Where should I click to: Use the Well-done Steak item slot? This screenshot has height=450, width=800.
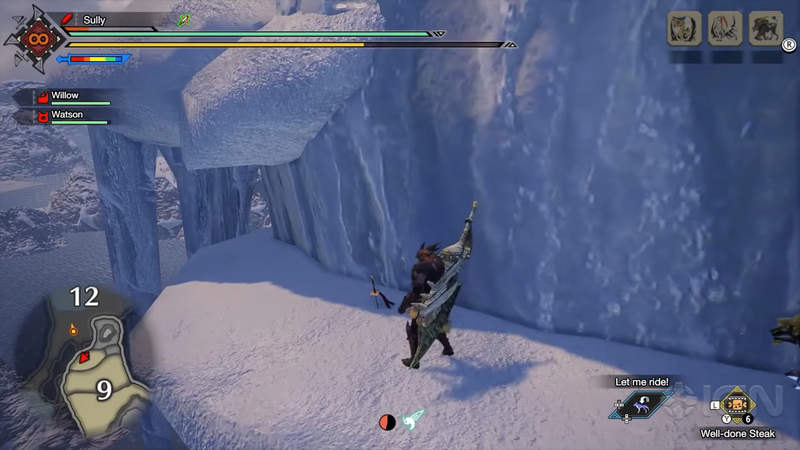coord(737,404)
